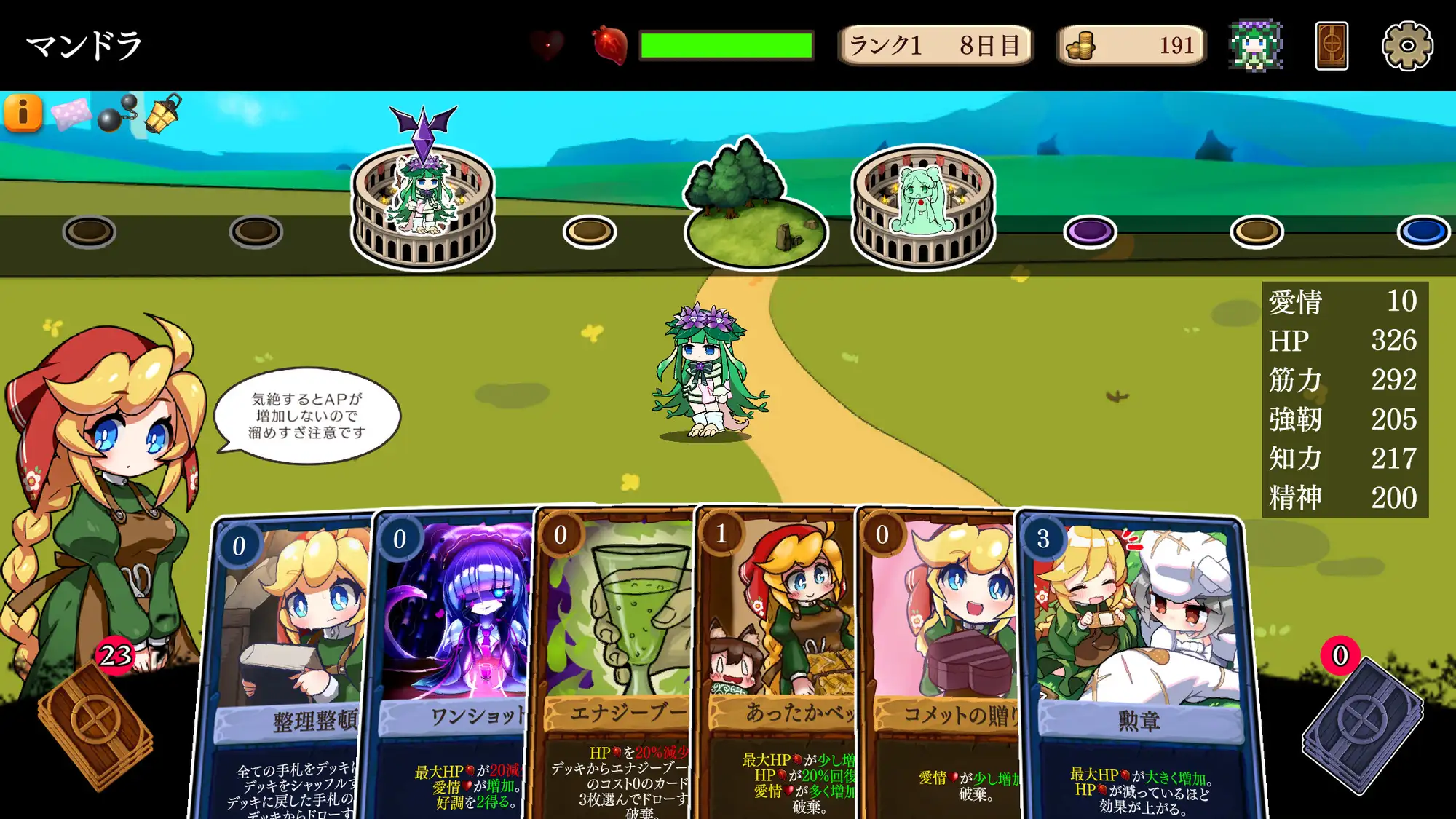Select the ball and chain item icon
Screen dimensions: 1456x819
117,114
